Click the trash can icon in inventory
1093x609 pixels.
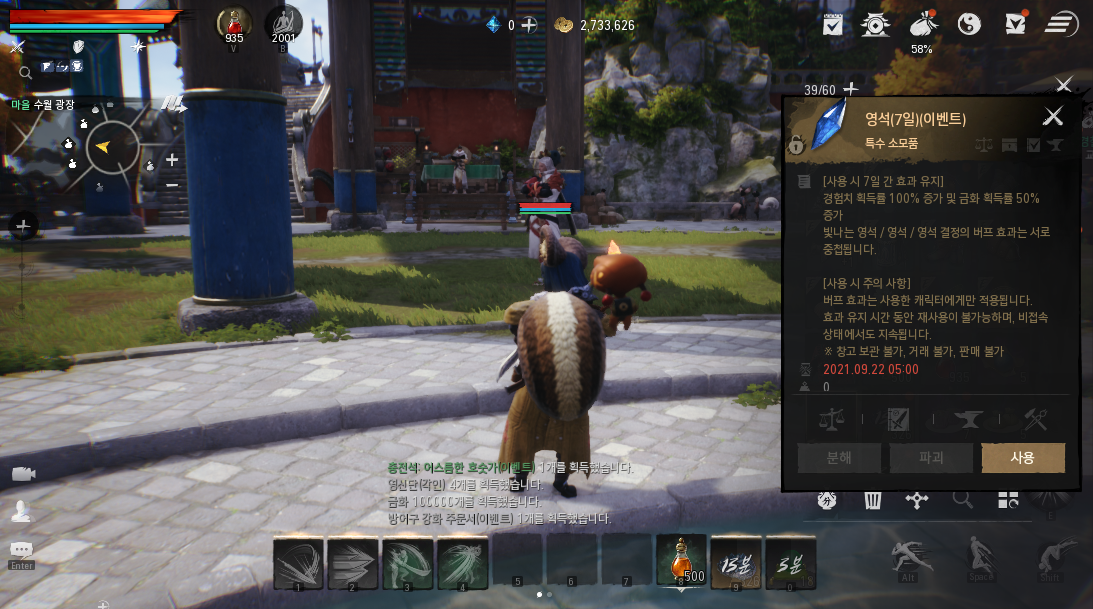(x=872, y=500)
